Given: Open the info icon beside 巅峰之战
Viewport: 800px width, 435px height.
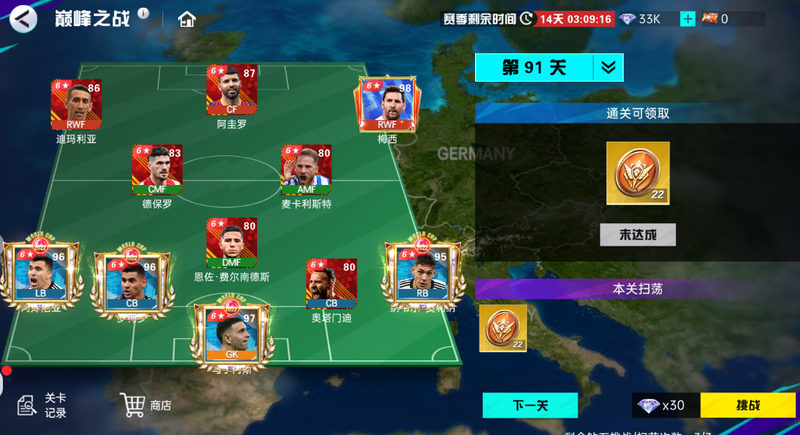Looking at the screenshot, I should point(143,13).
